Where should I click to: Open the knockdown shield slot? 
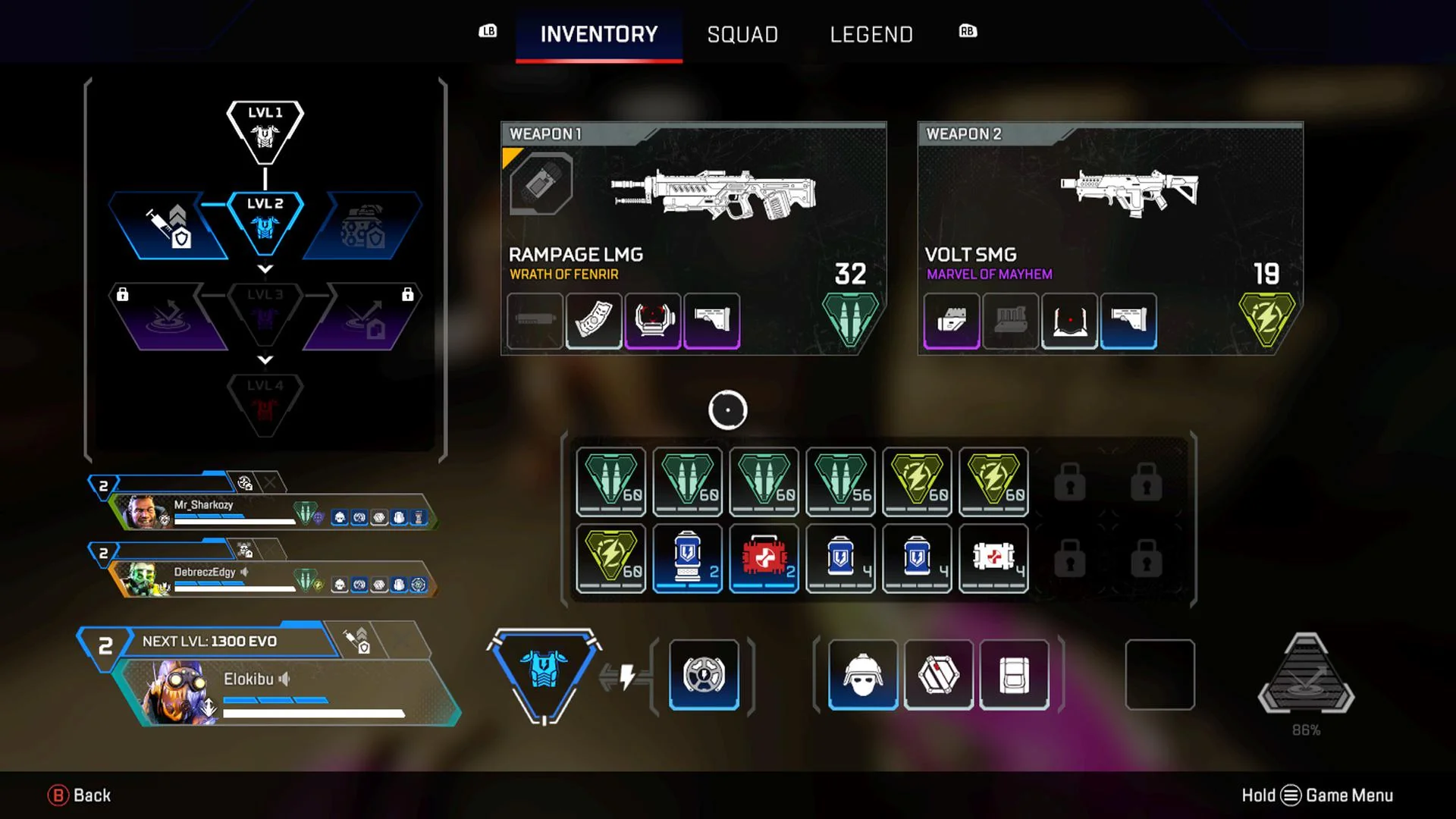pyautogui.click(x=939, y=674)
